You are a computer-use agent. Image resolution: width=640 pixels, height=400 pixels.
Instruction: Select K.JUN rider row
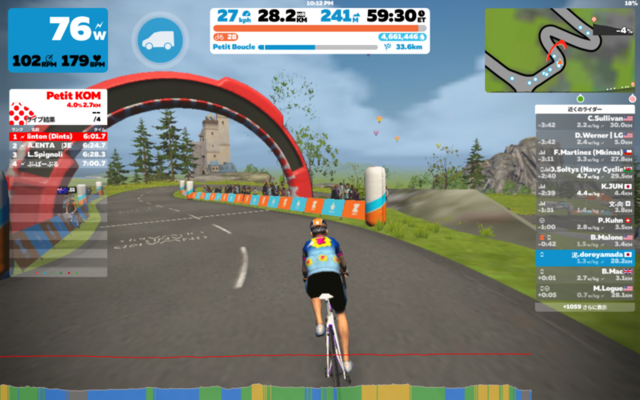click(x=586, y=189)
